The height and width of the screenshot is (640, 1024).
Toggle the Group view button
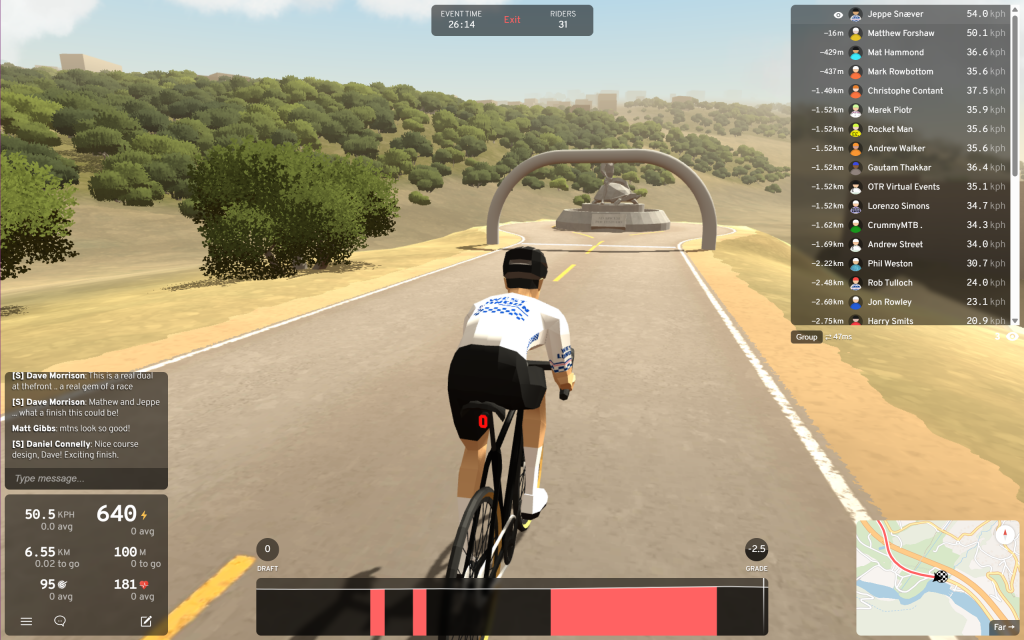coord(807,337)
